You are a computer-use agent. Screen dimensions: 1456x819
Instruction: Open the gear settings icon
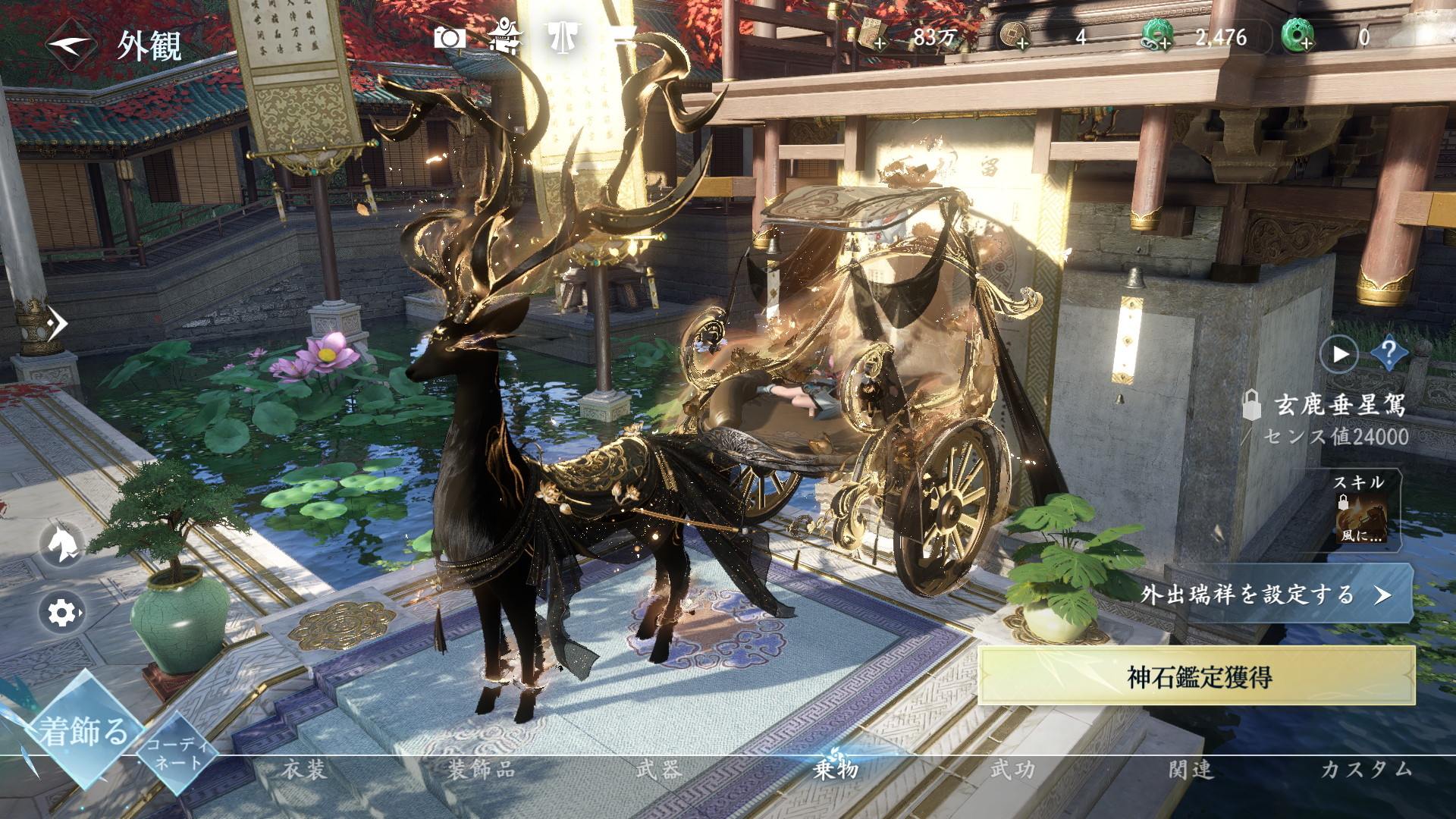[x=62, y=612]
